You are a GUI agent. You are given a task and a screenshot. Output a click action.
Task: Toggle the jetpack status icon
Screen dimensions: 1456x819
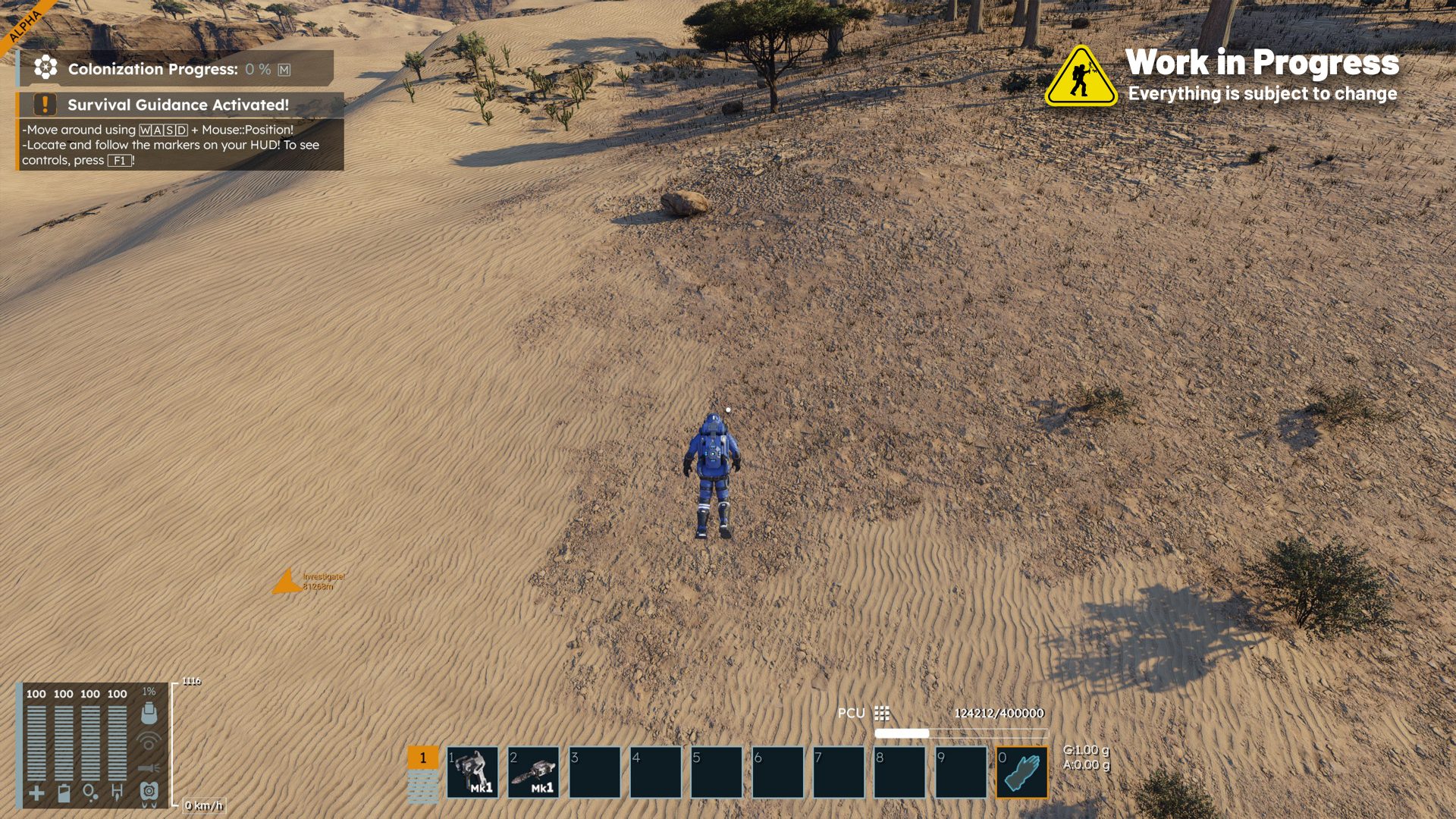(149, 792)
